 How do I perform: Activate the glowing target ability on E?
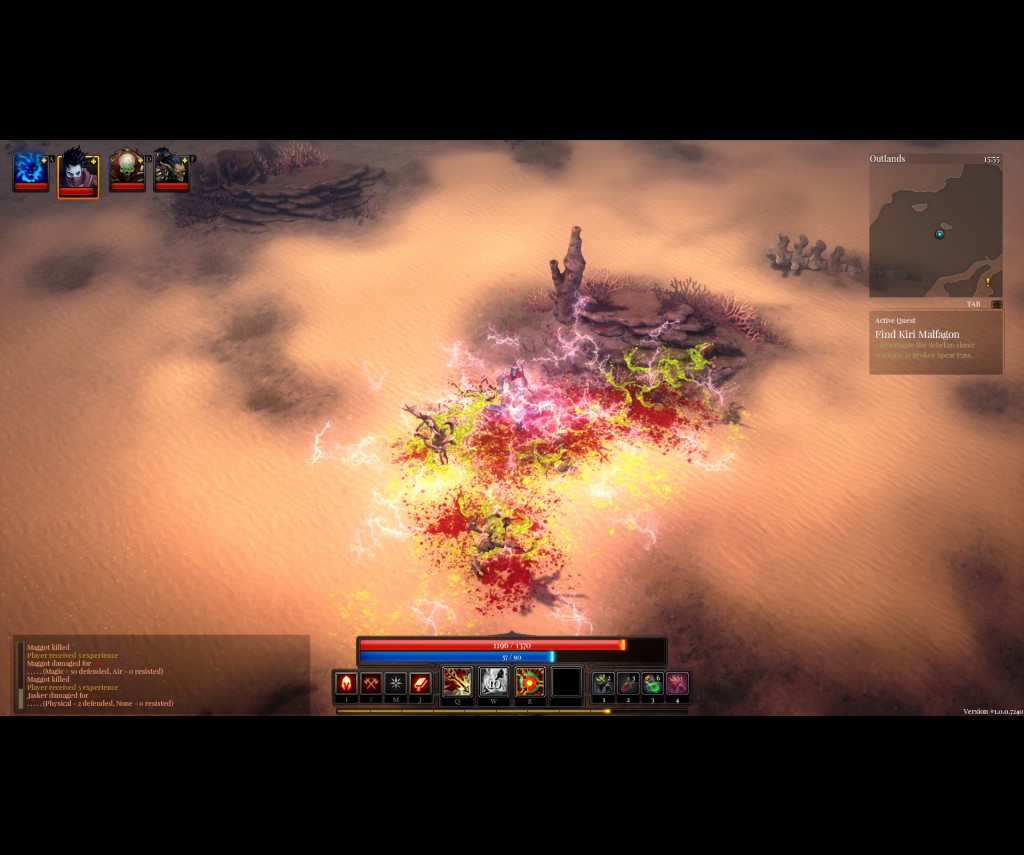[530, 682]
